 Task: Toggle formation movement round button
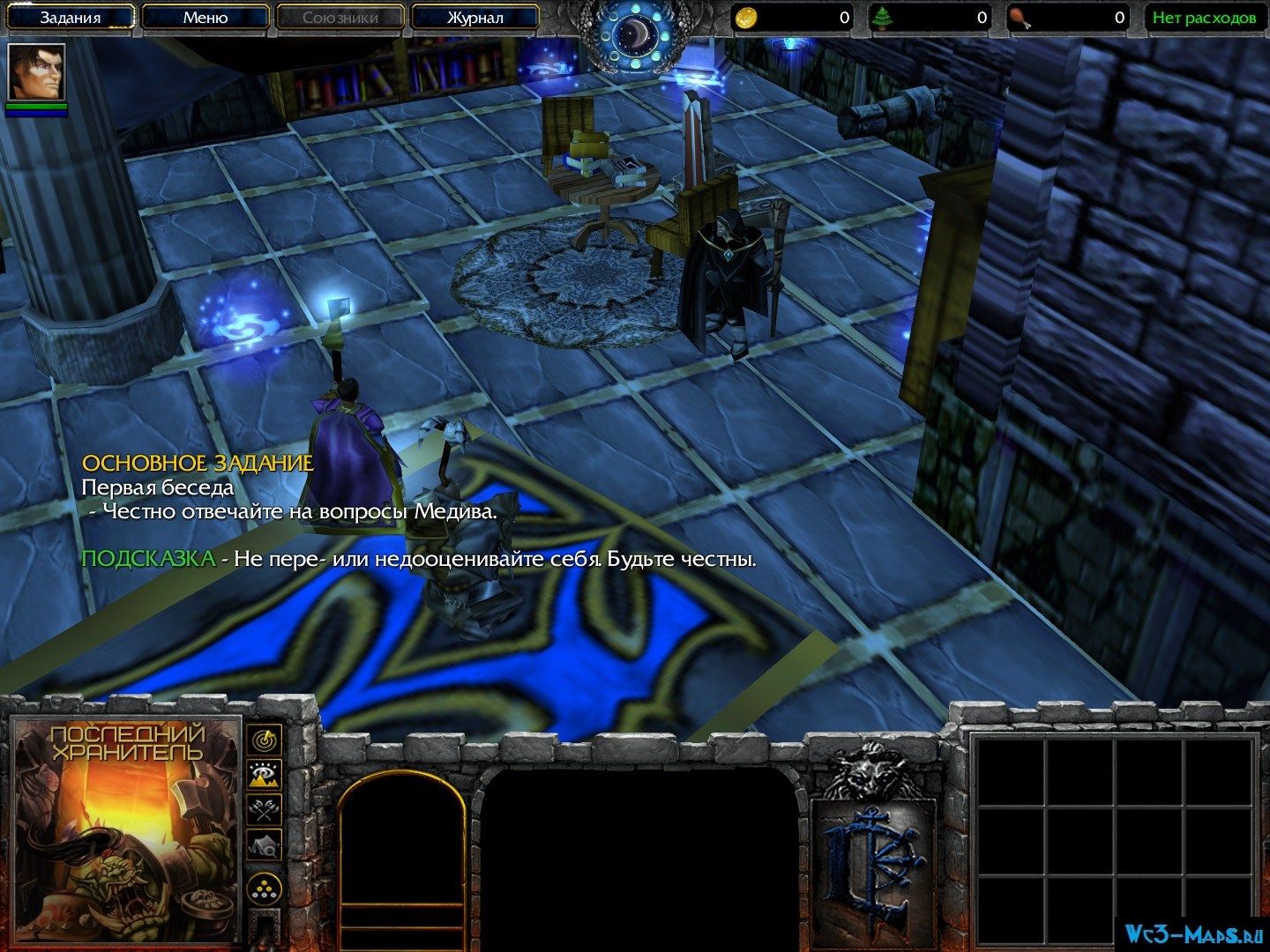coord(264,887)
